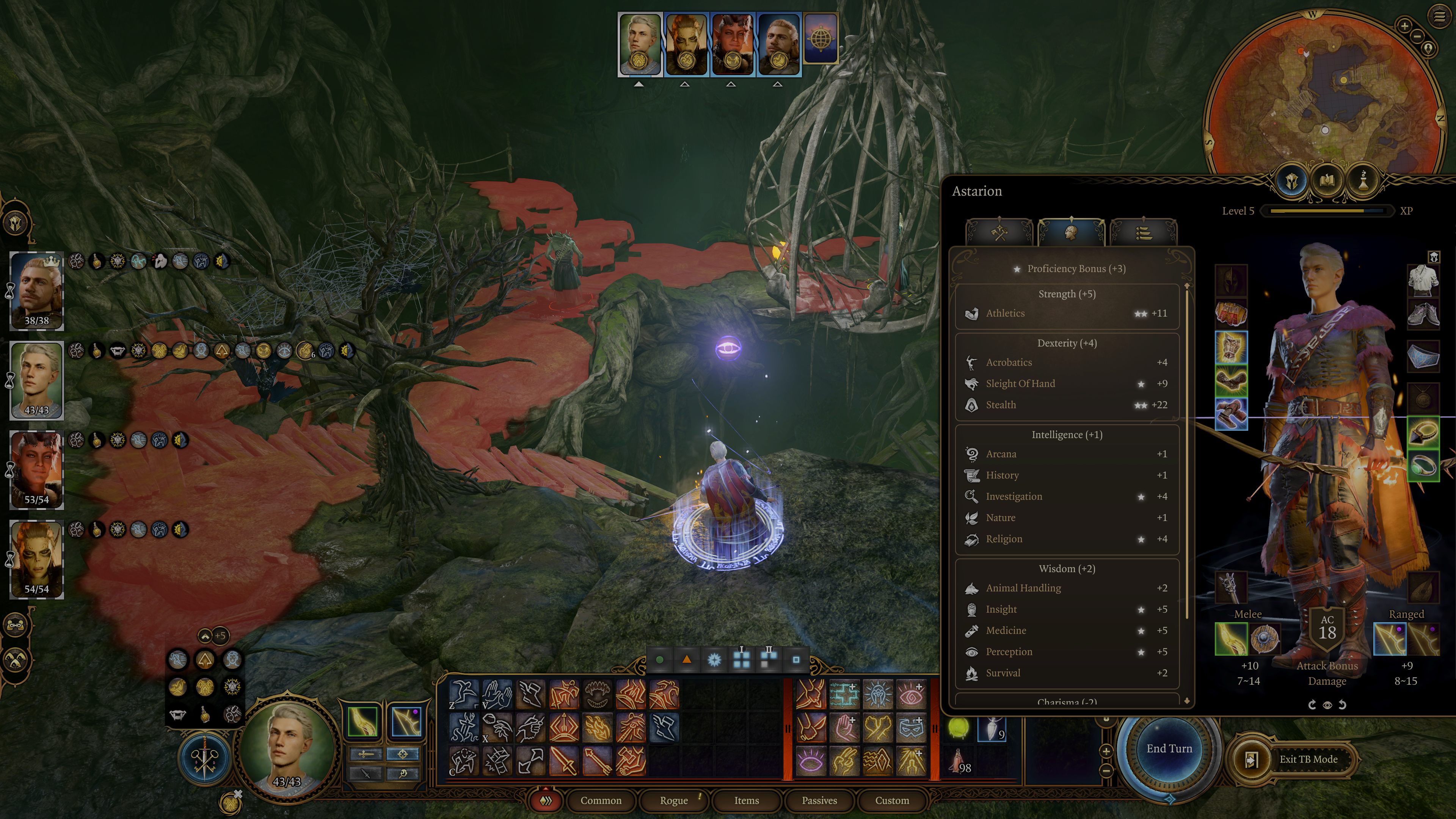Zoom in the minimap with plus button
Image resolution: width=1456 pixels, height=819 pixels.
click(1404, 25)
